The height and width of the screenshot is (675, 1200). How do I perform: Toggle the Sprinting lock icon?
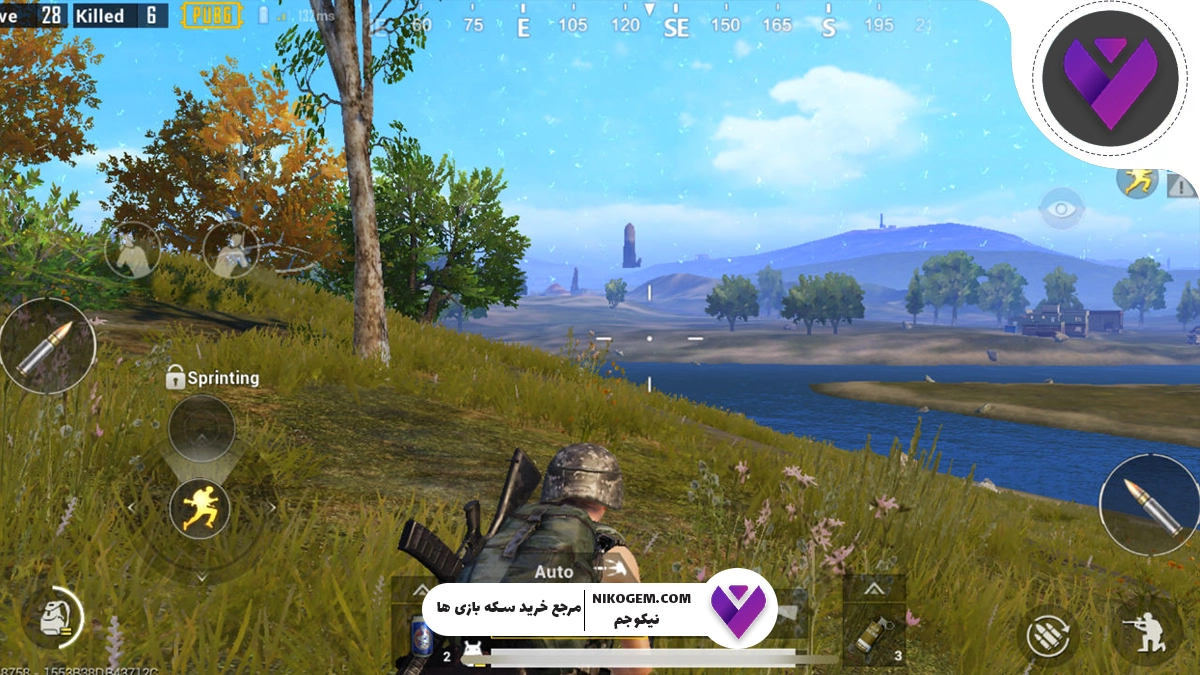[175, 377]
